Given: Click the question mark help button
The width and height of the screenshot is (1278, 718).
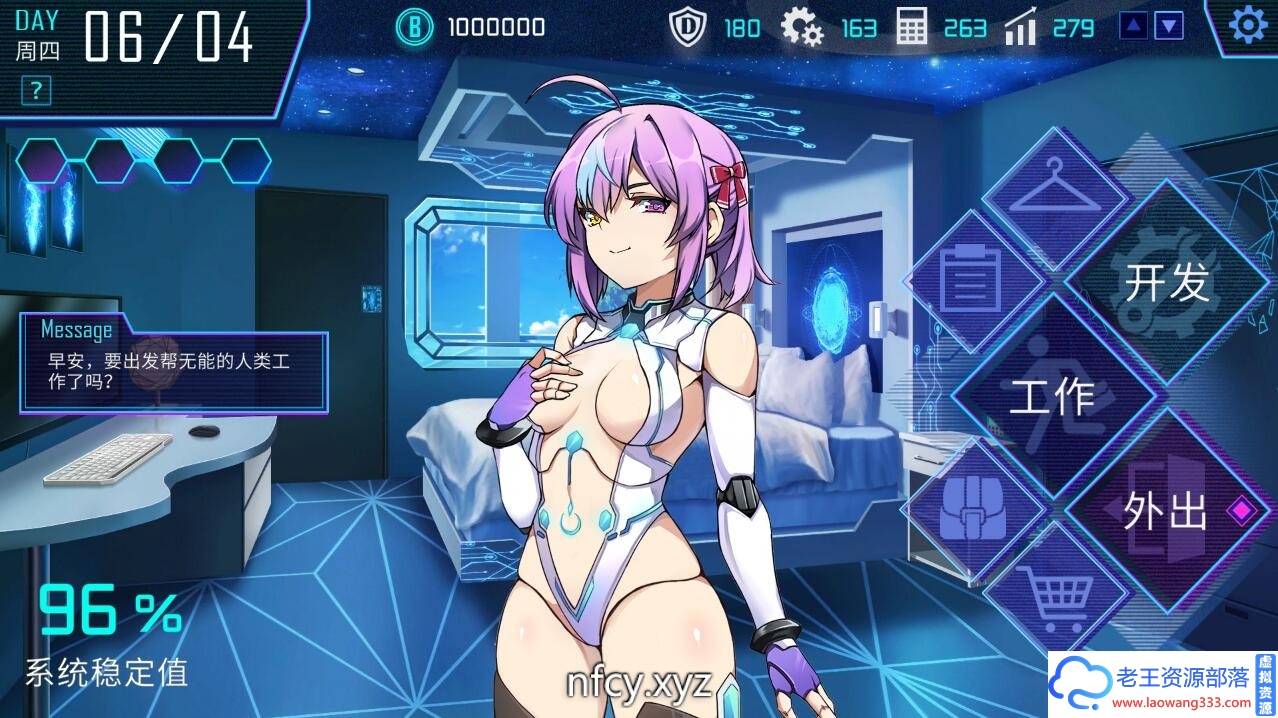Looking at the screenshot, I should tap(36, 91).
